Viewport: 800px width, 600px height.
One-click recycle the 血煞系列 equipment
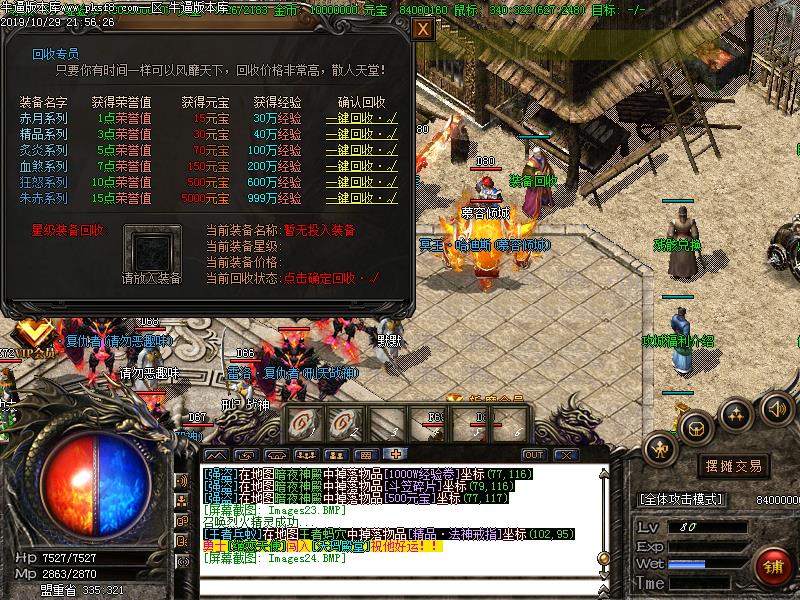point(361,166)
